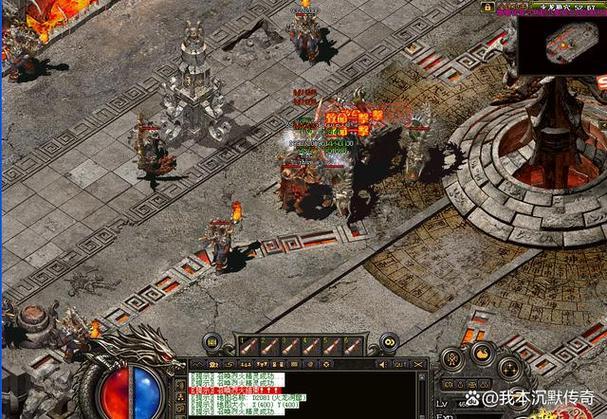The width and height of the screenshot is (607, 419).
Task: Open the top round golden menu button
Action: (483, 352)
